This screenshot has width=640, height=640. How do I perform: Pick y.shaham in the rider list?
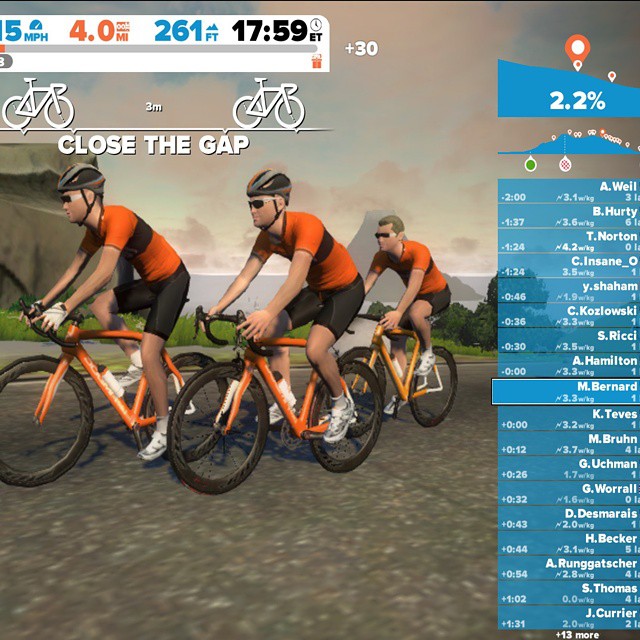(568, 292)
